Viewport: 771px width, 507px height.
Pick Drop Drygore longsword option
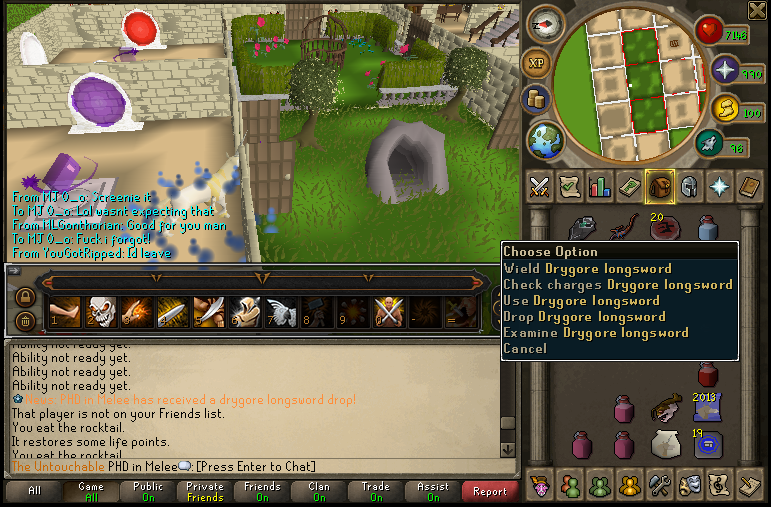click(x=584, y=316)
